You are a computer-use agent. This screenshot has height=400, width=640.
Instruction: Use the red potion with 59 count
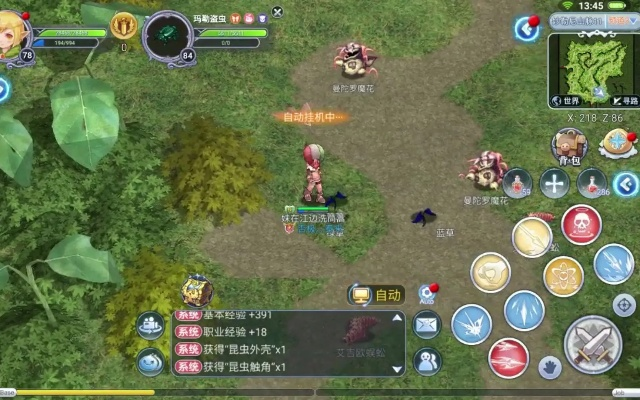[517, 182]
